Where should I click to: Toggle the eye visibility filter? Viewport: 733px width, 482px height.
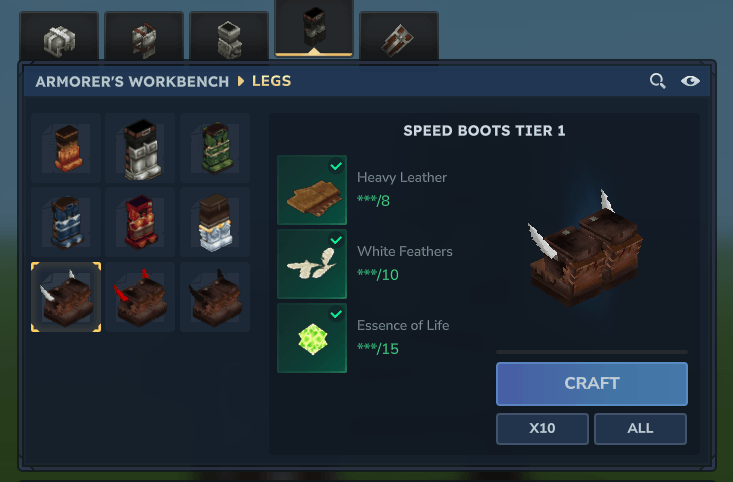(x=690, y=81)
